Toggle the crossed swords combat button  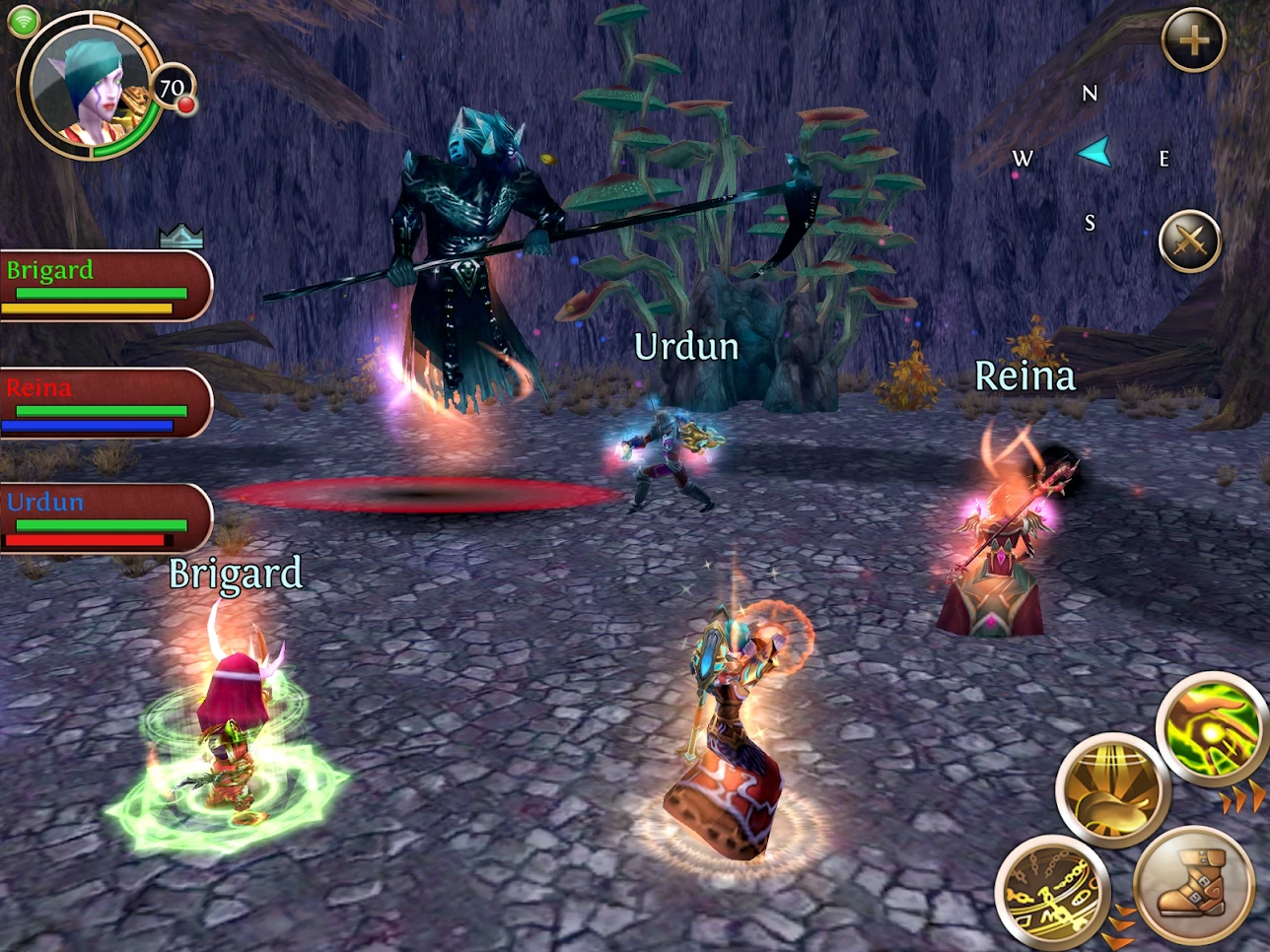pyautogui.click(x=1189, y=241)
